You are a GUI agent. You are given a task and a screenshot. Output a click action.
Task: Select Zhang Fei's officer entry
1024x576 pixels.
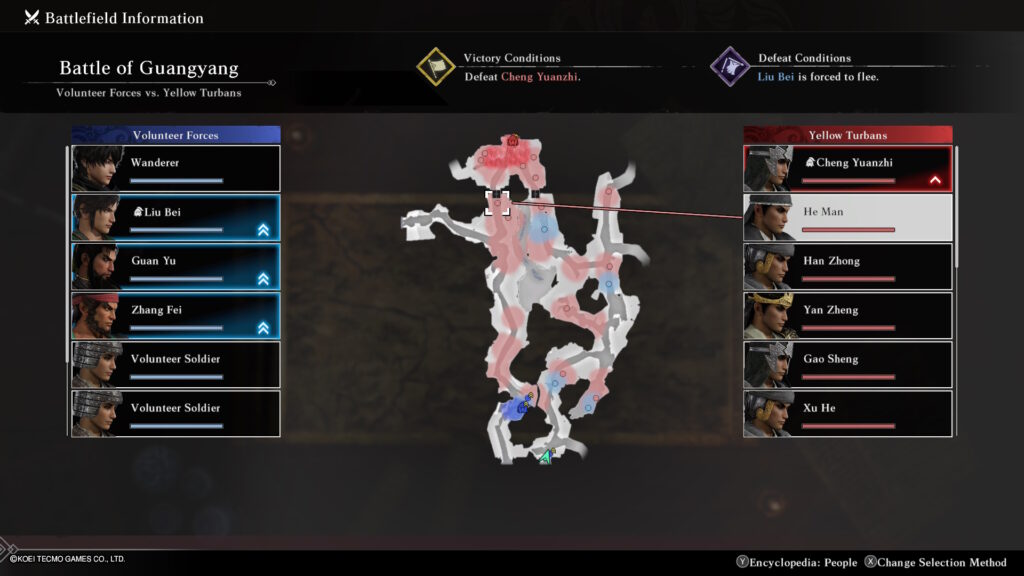pyautogui.click(x=176, y=316)
